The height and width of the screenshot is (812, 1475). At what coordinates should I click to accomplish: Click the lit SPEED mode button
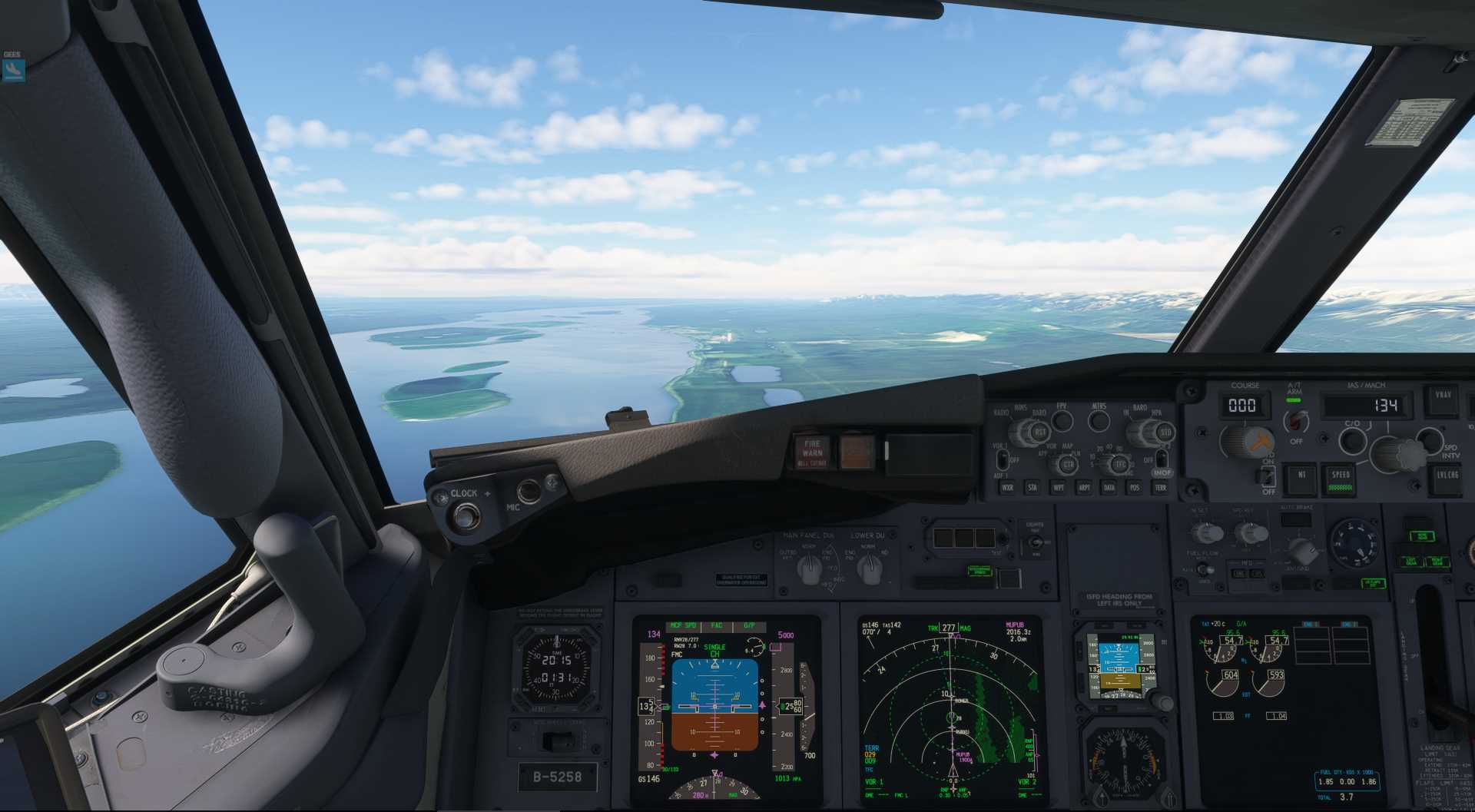(x=1341, y=478)
